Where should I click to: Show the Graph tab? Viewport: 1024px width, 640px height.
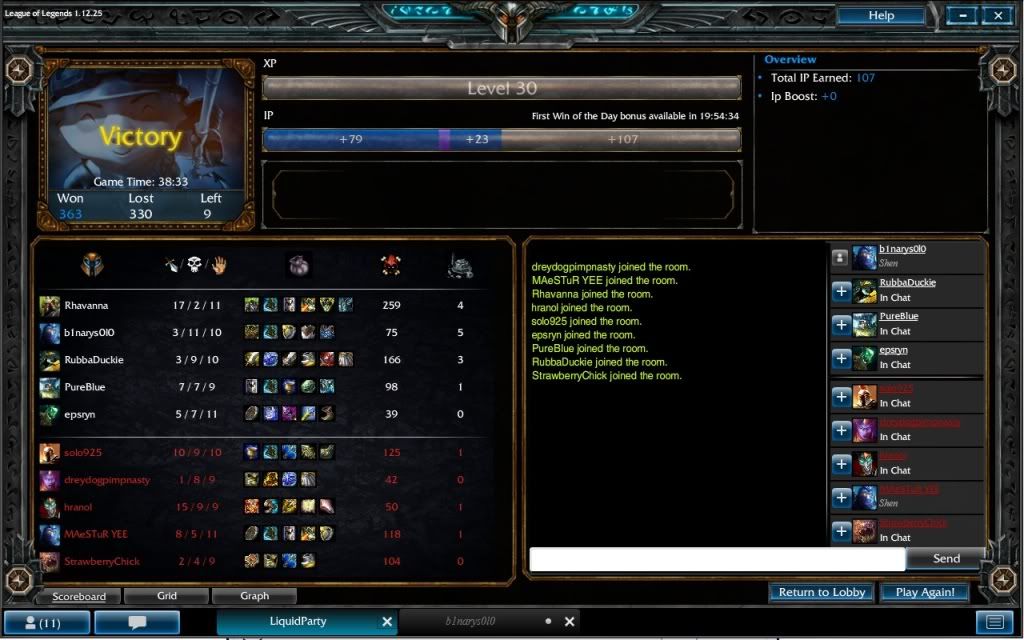click(255, 596)
